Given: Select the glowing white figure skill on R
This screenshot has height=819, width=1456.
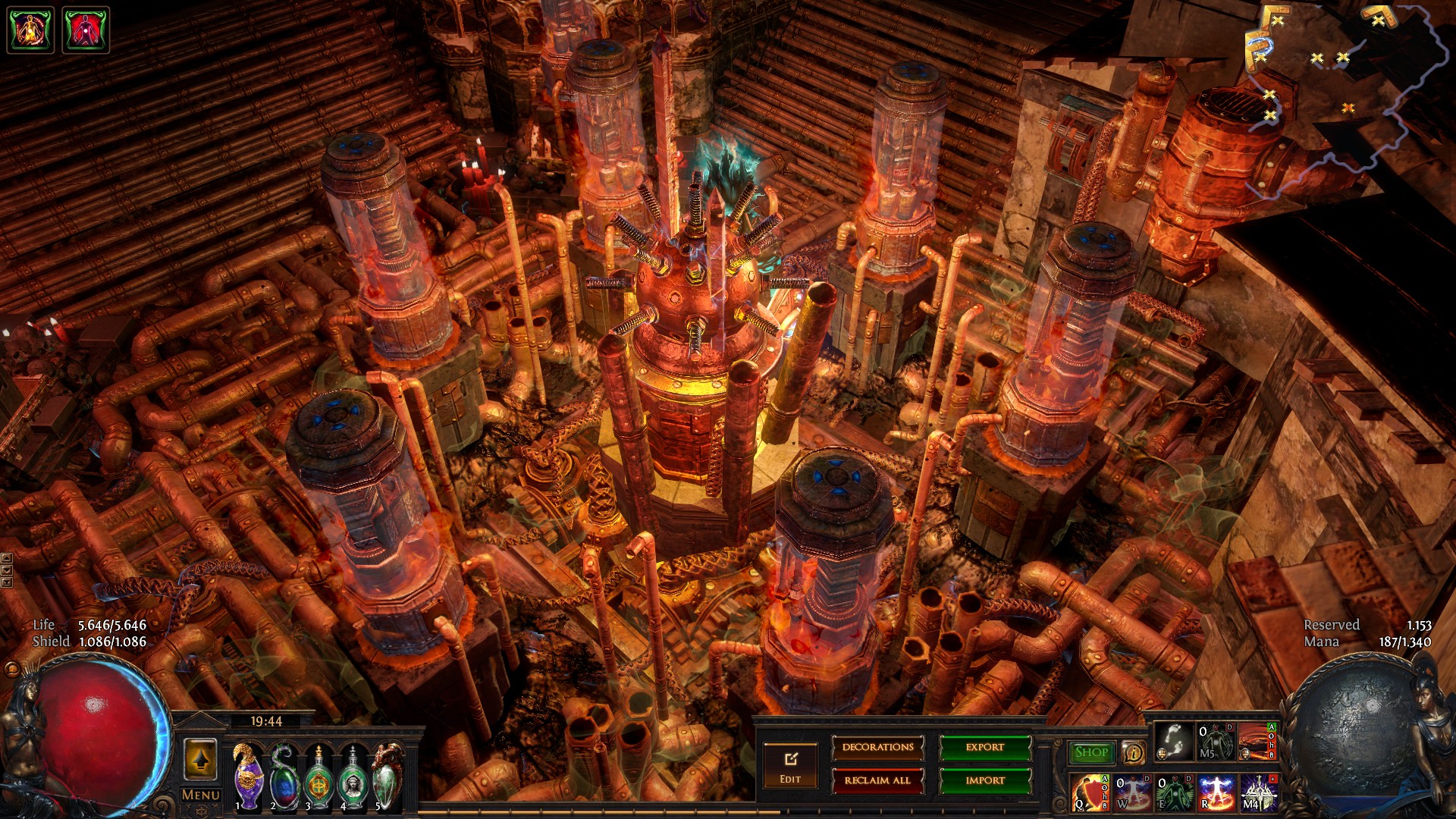Looking at the screenshot, I should pyautogui.click(x=1216, y=792).
